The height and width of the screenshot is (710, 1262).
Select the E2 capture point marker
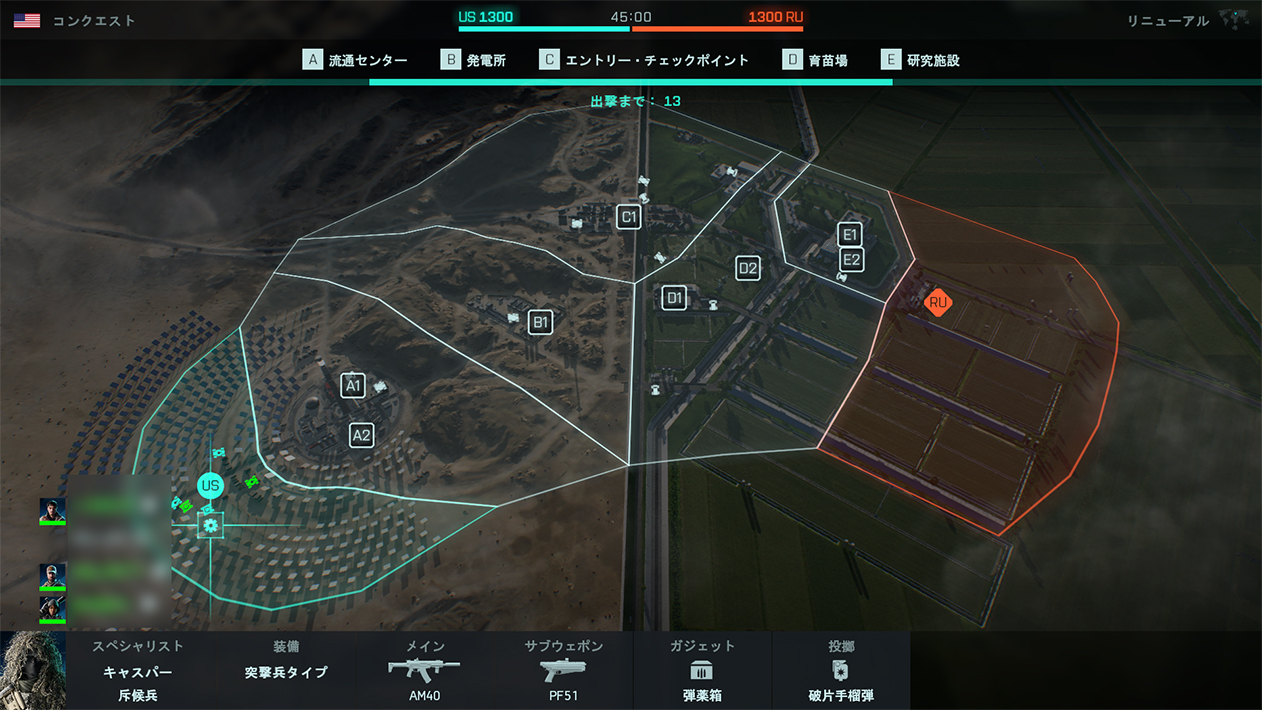pos(851,260)
